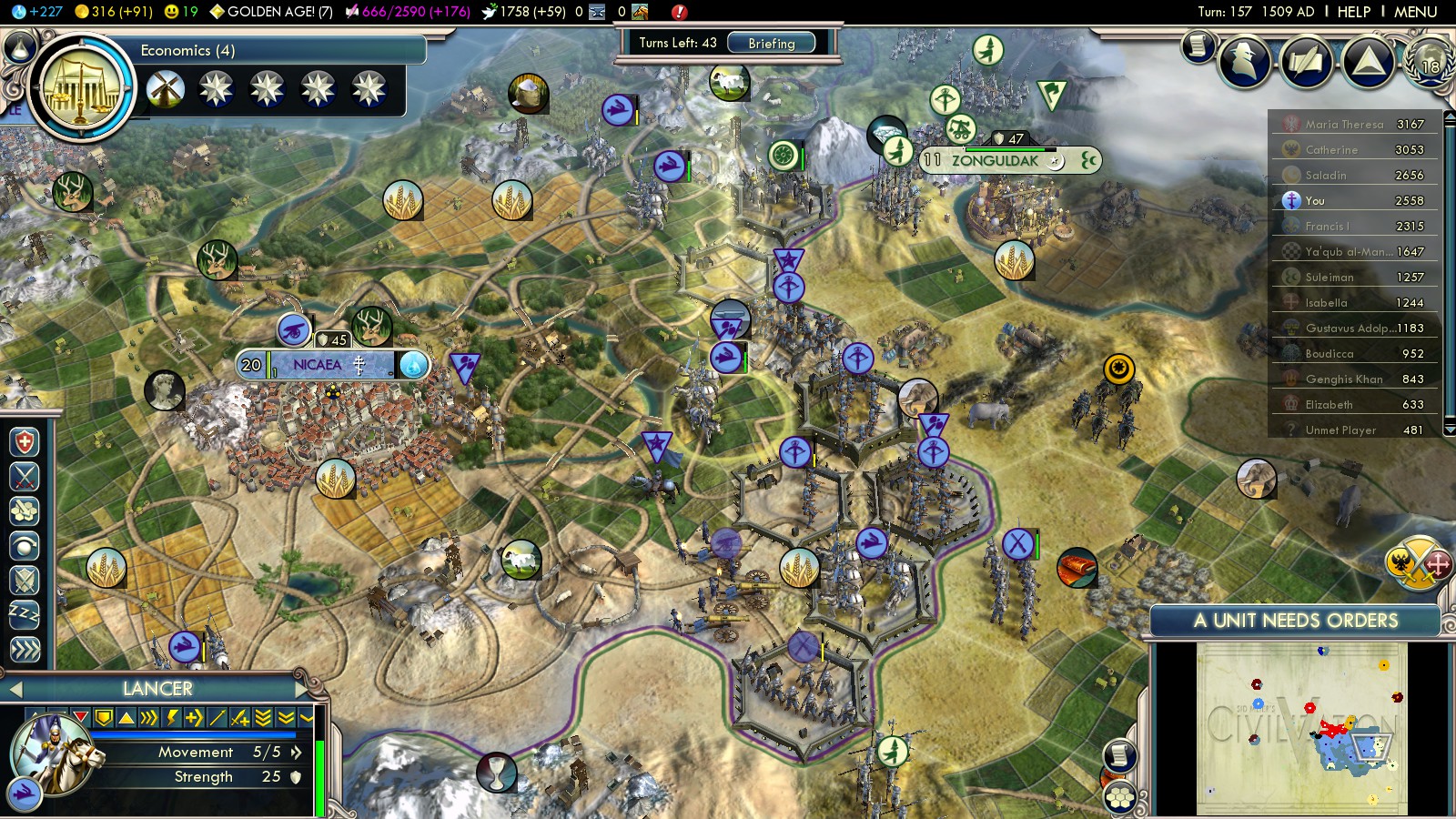
Task: Select Maria Theresa in the score list
Action: coord(1344,125)
